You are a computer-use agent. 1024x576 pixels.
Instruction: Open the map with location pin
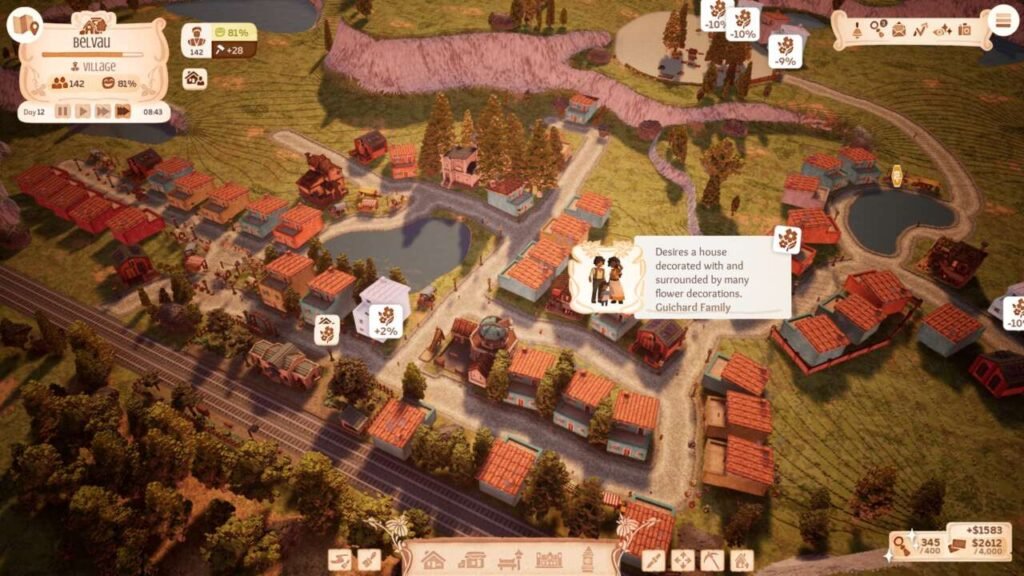point(24,24)
